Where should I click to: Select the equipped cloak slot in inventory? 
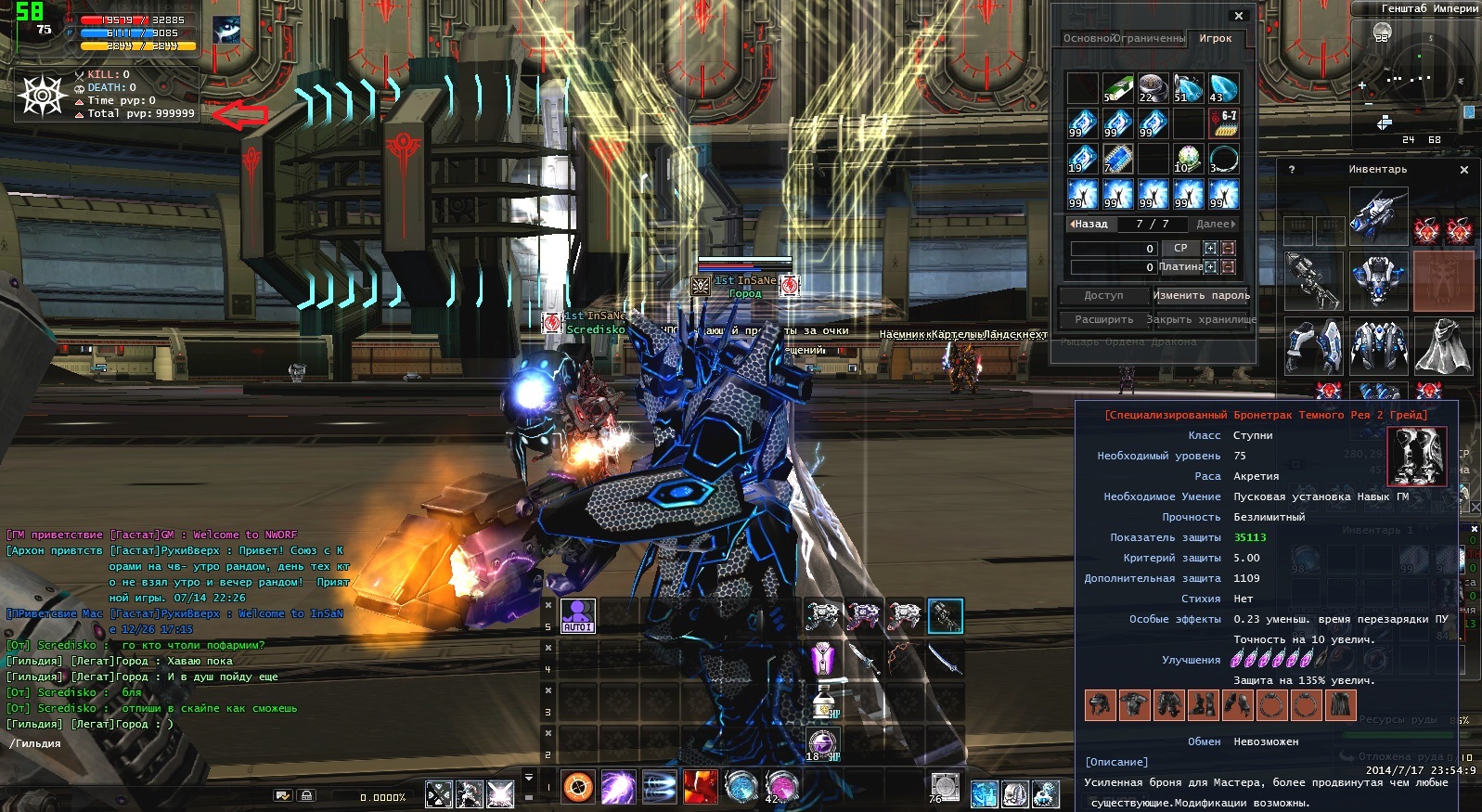(1443, 346)
